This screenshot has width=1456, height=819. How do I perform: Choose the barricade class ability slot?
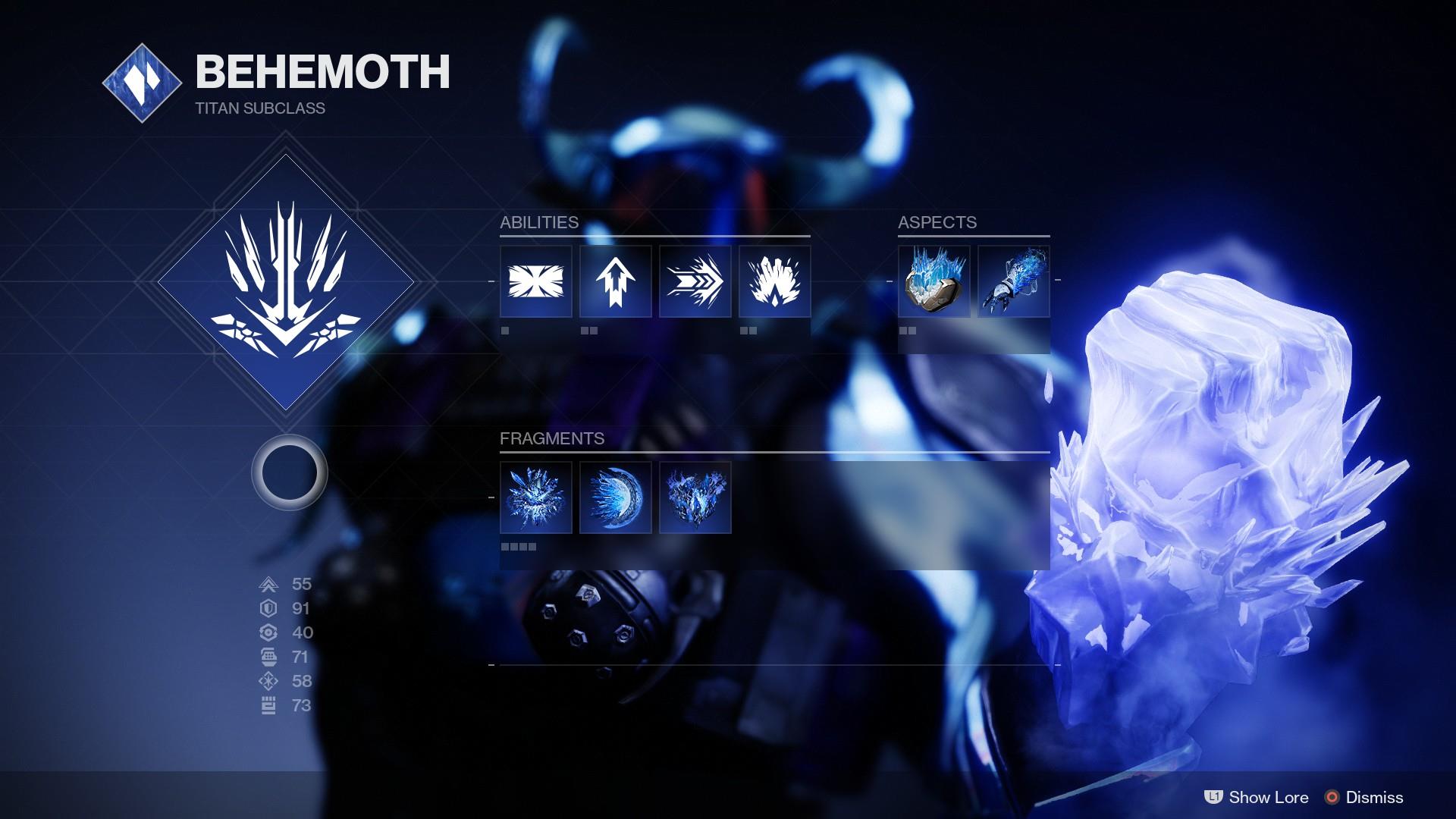(x=536, y=281)
